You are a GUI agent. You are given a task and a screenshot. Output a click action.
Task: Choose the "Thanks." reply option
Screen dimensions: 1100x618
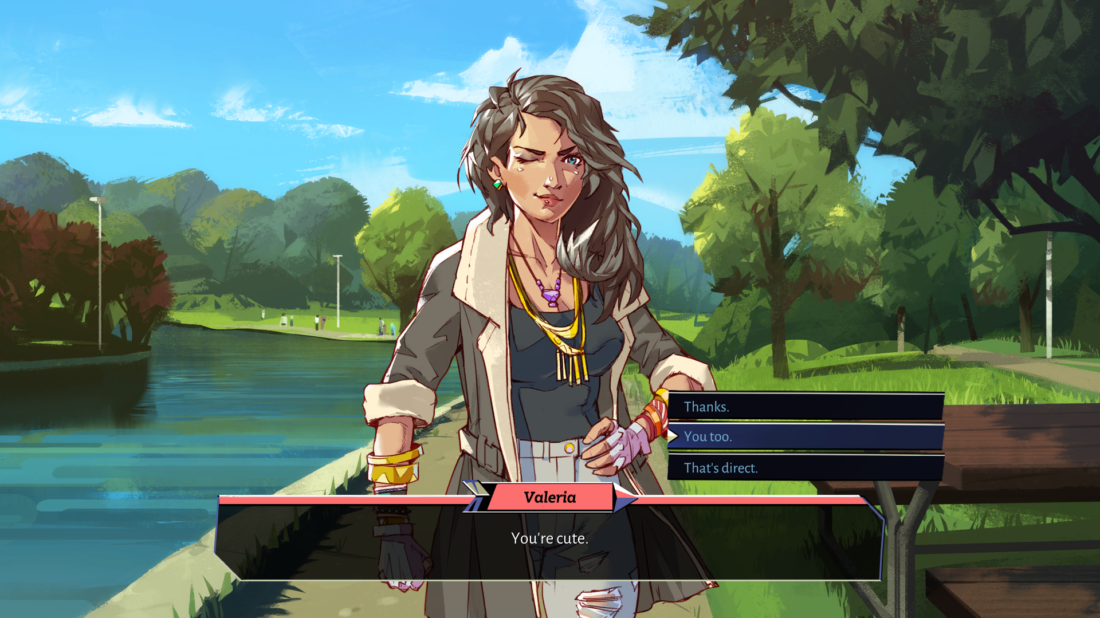tap(805, 407)
